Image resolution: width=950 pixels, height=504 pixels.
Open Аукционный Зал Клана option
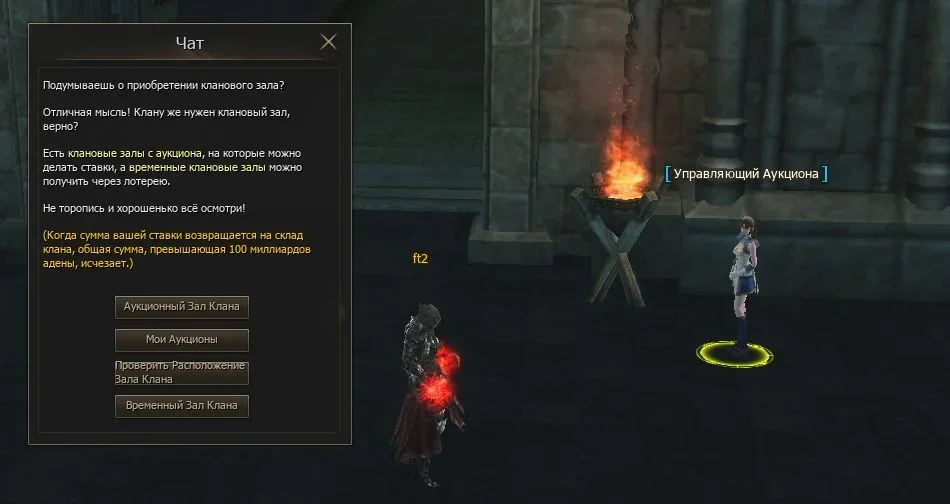coord(182,306)
